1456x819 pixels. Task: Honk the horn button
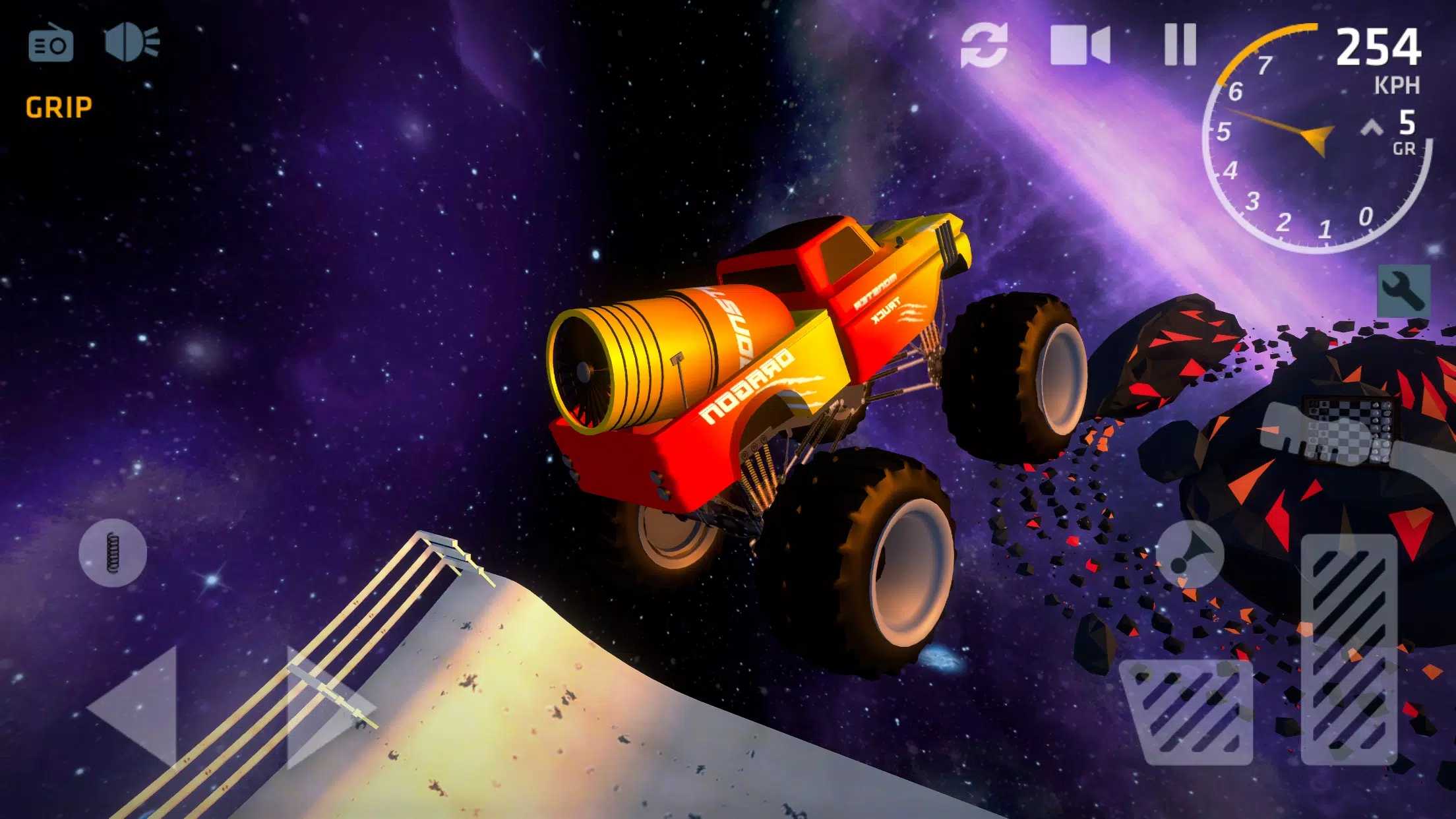(1190, 554)
